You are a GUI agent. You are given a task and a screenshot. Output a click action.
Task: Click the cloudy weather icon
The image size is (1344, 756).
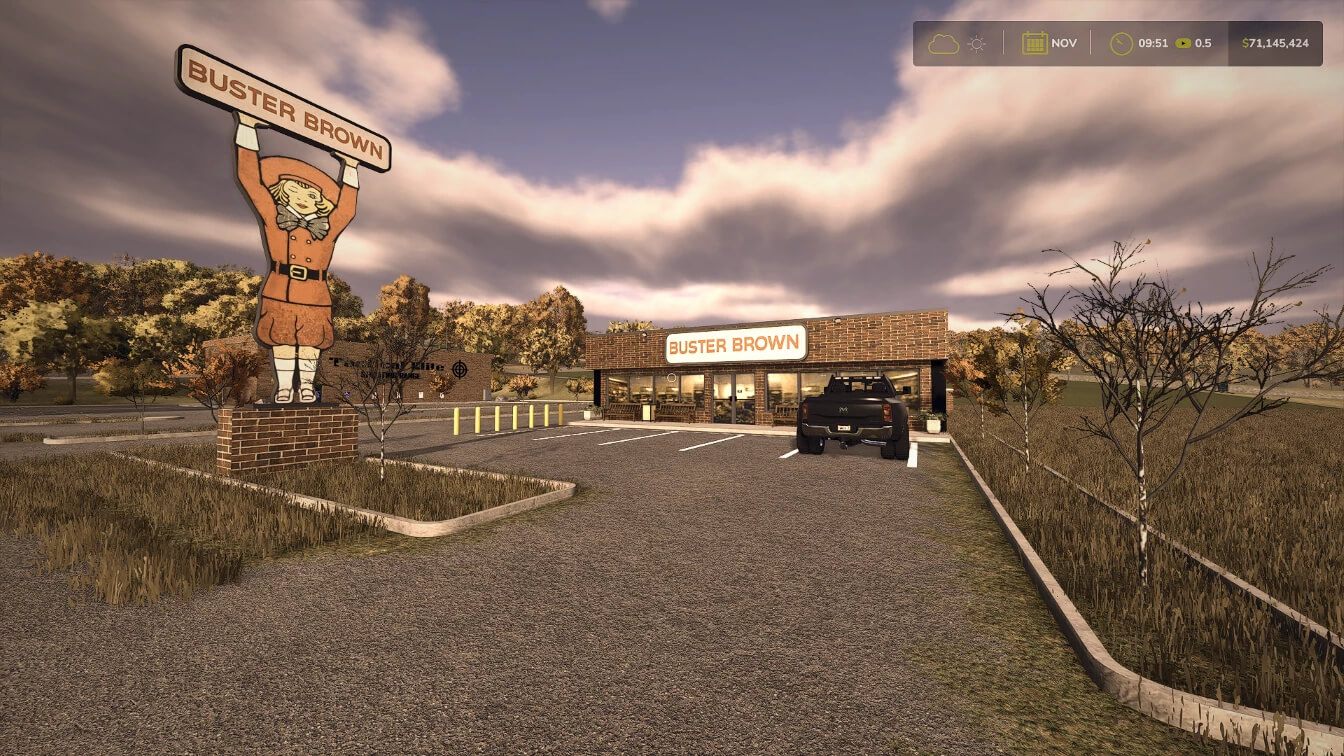(x=943, y=44)
